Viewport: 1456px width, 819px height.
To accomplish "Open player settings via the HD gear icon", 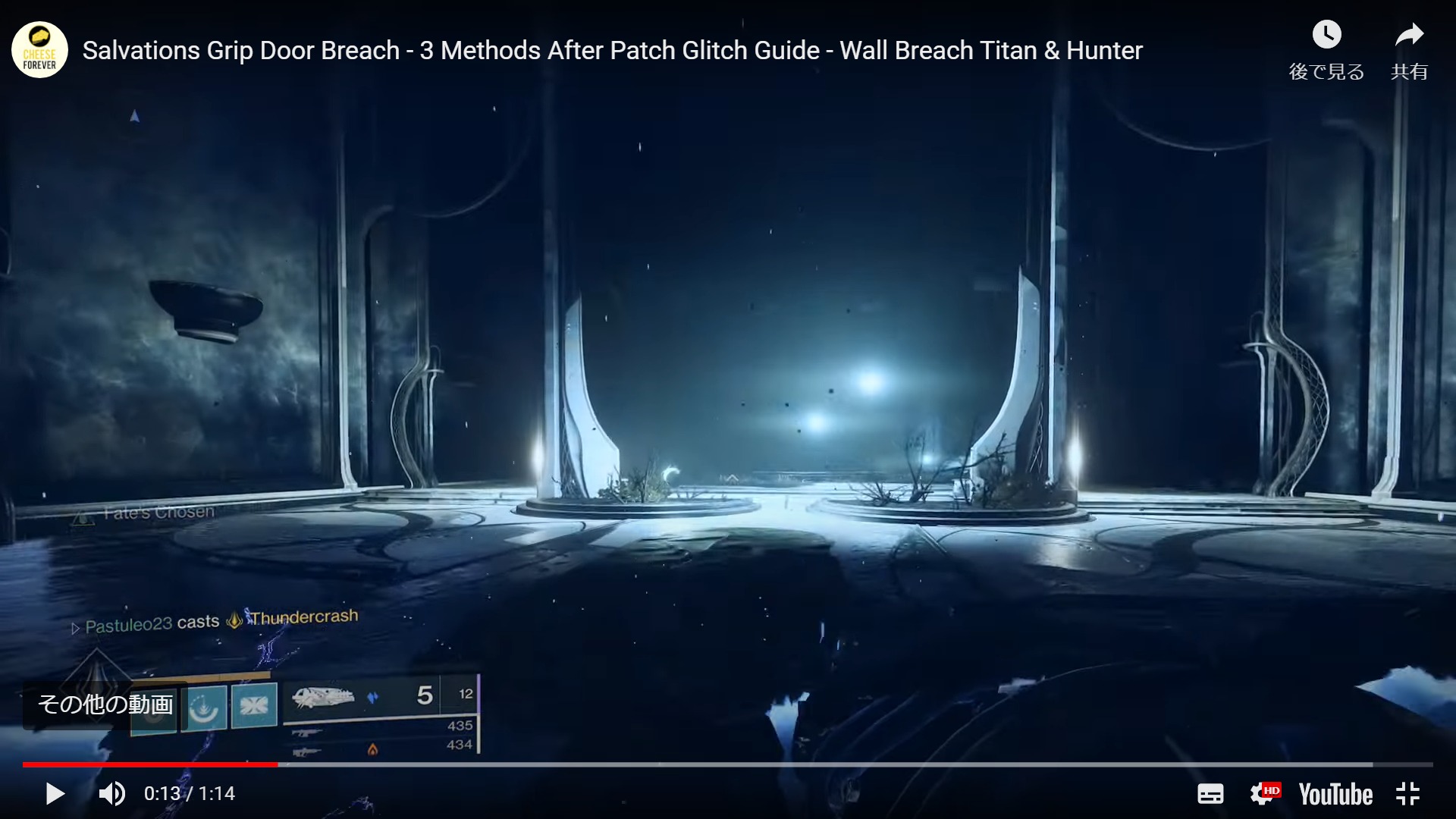I will [x=1267, y=794].
